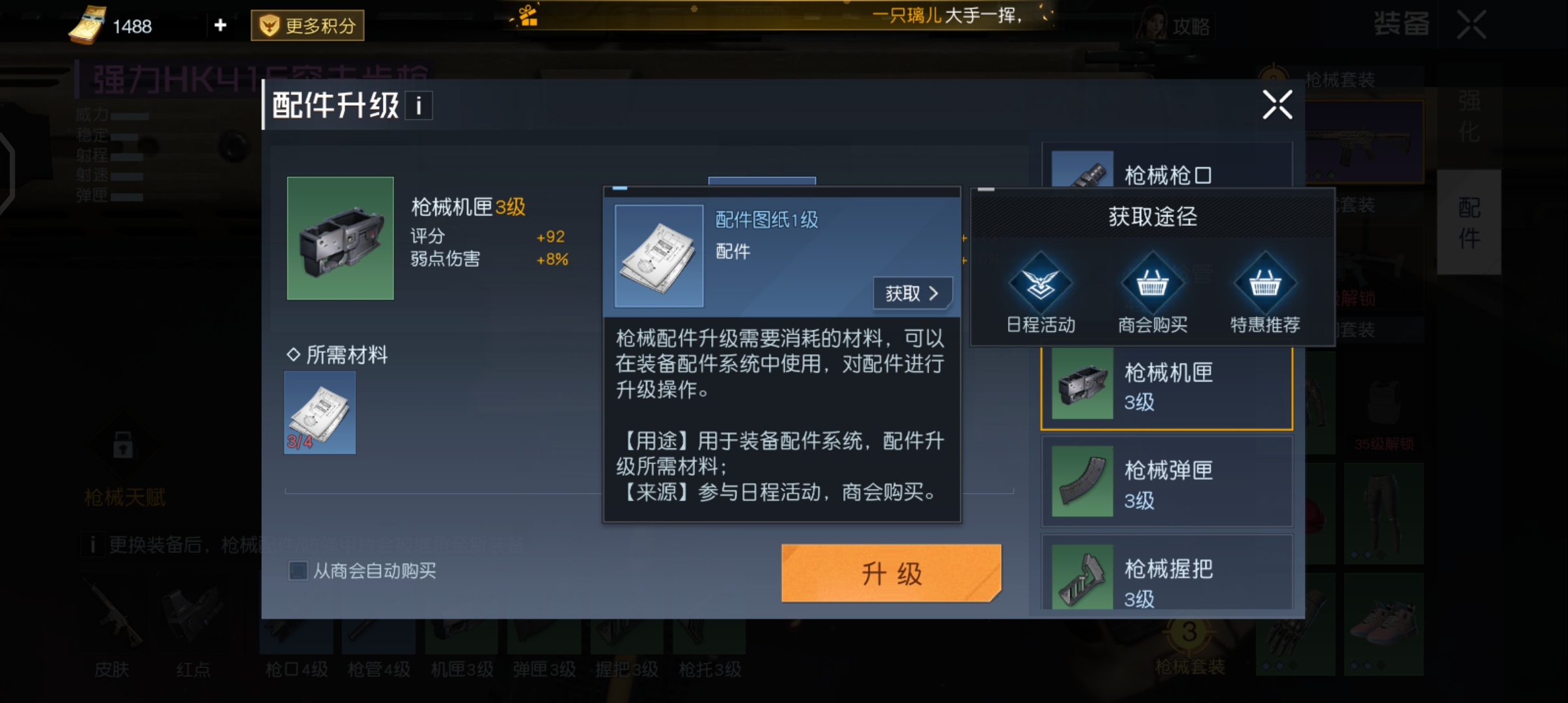The height and width of the screenshot is (703, 1568).
Task: Toggle the 配件升级 info badge
Action: [x=418, y=105]
